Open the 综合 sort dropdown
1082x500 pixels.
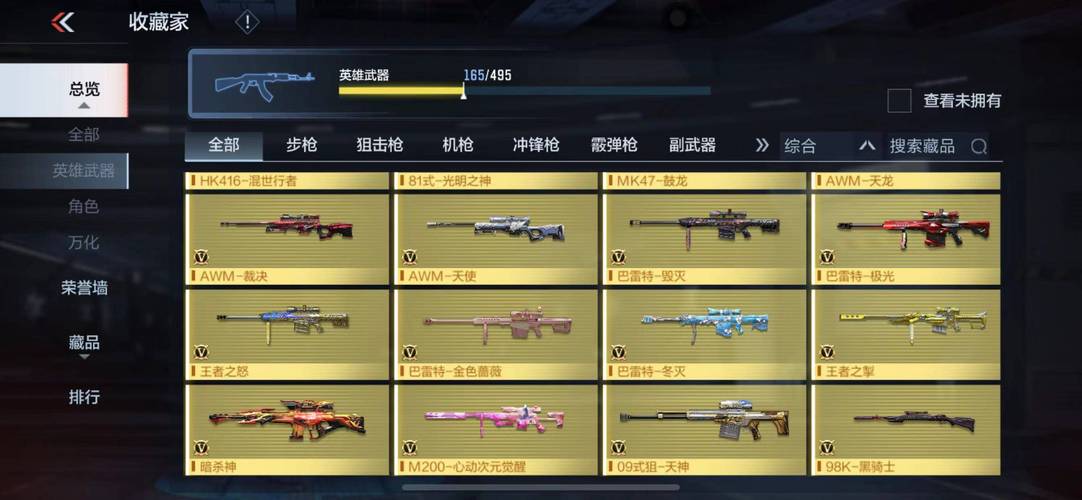828,146
